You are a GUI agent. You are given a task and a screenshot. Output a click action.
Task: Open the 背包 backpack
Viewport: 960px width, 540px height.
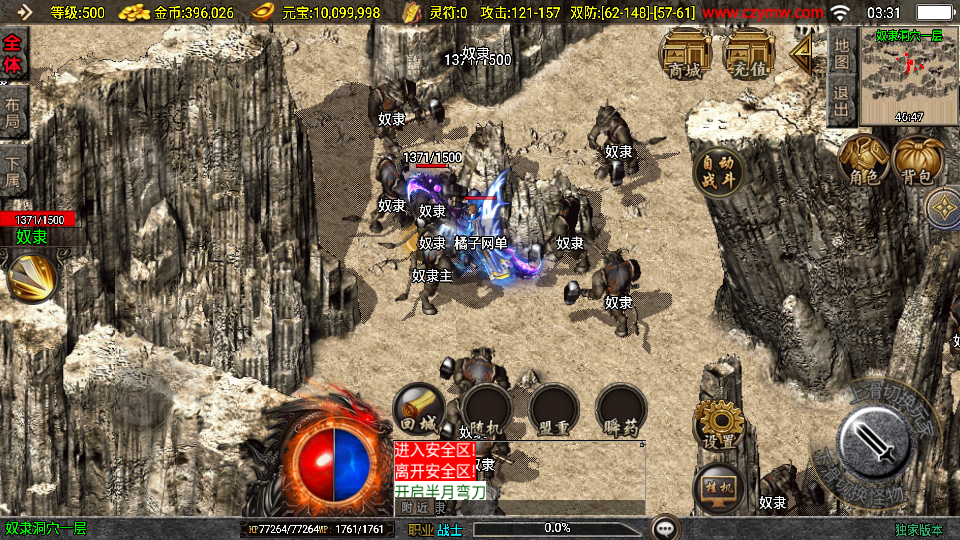[918, 162]
